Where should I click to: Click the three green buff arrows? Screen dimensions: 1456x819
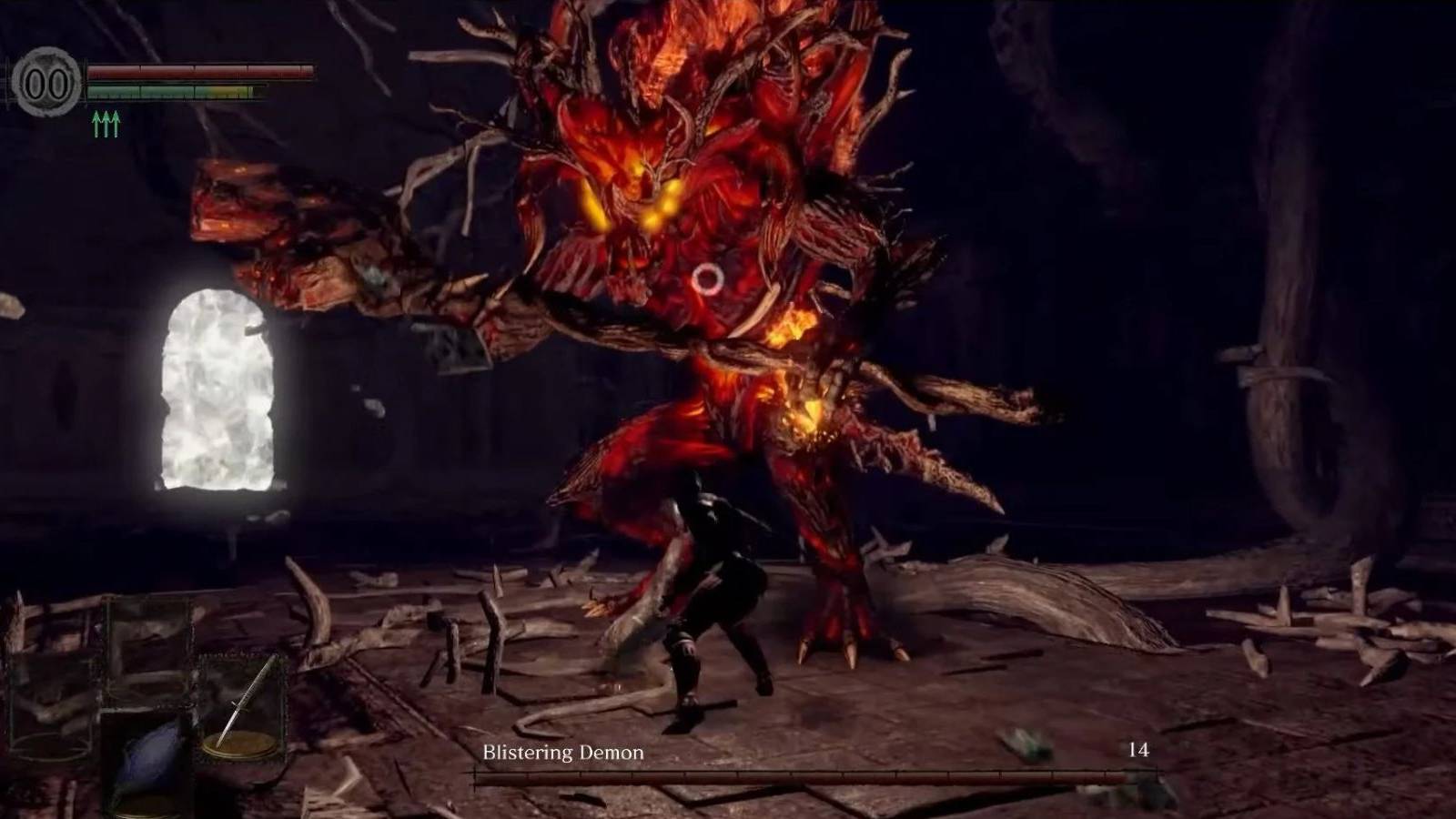pos(105,124)
